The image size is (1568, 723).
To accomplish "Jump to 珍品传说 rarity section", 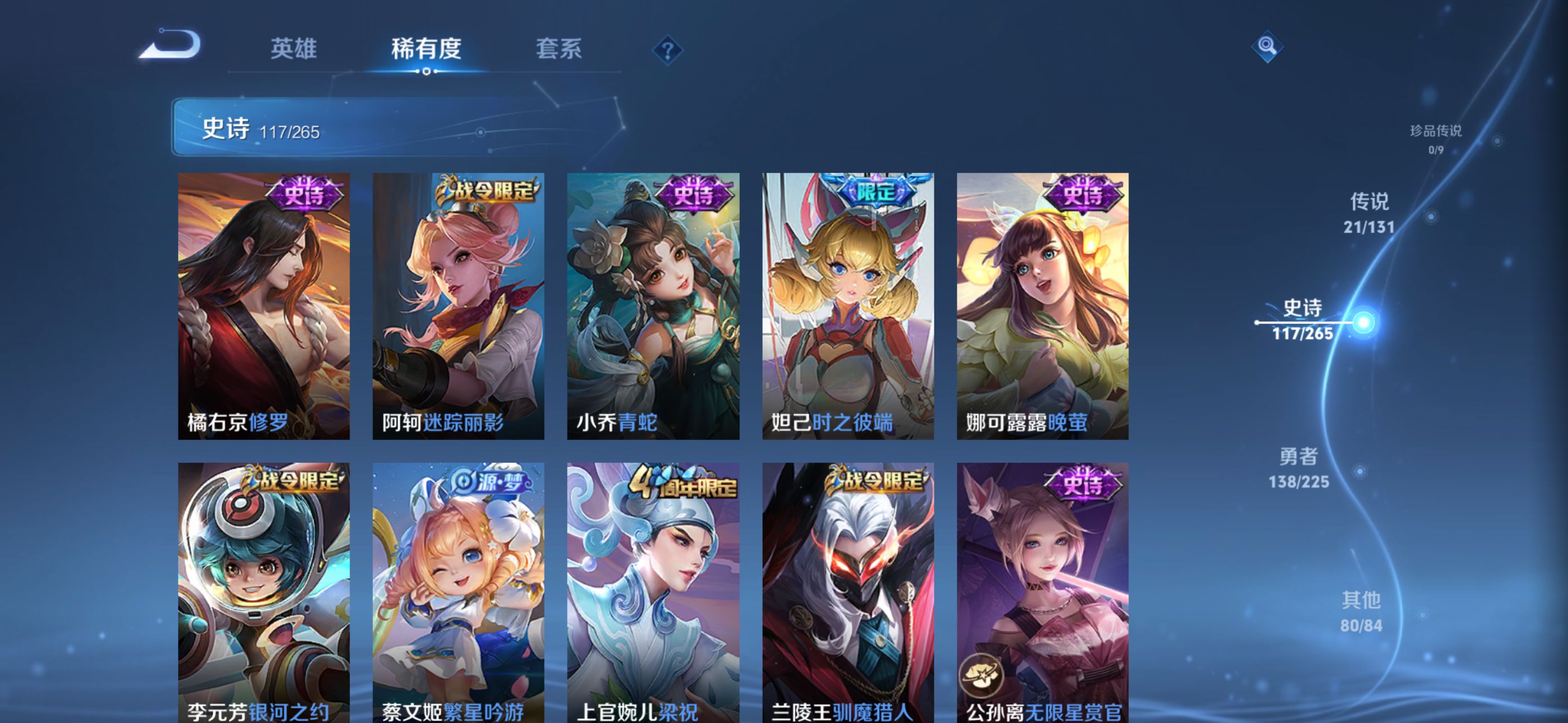I will [1435, 139].
